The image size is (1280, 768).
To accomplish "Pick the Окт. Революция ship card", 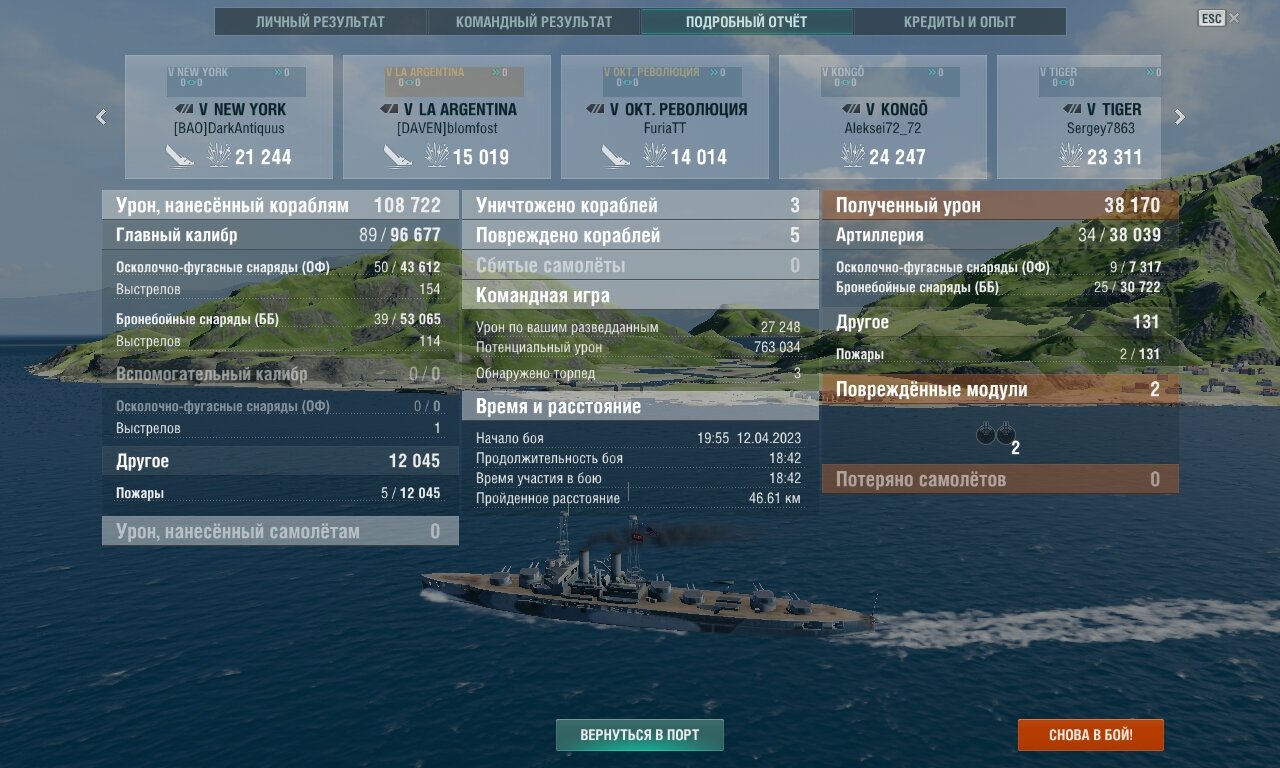I will 665,117.
